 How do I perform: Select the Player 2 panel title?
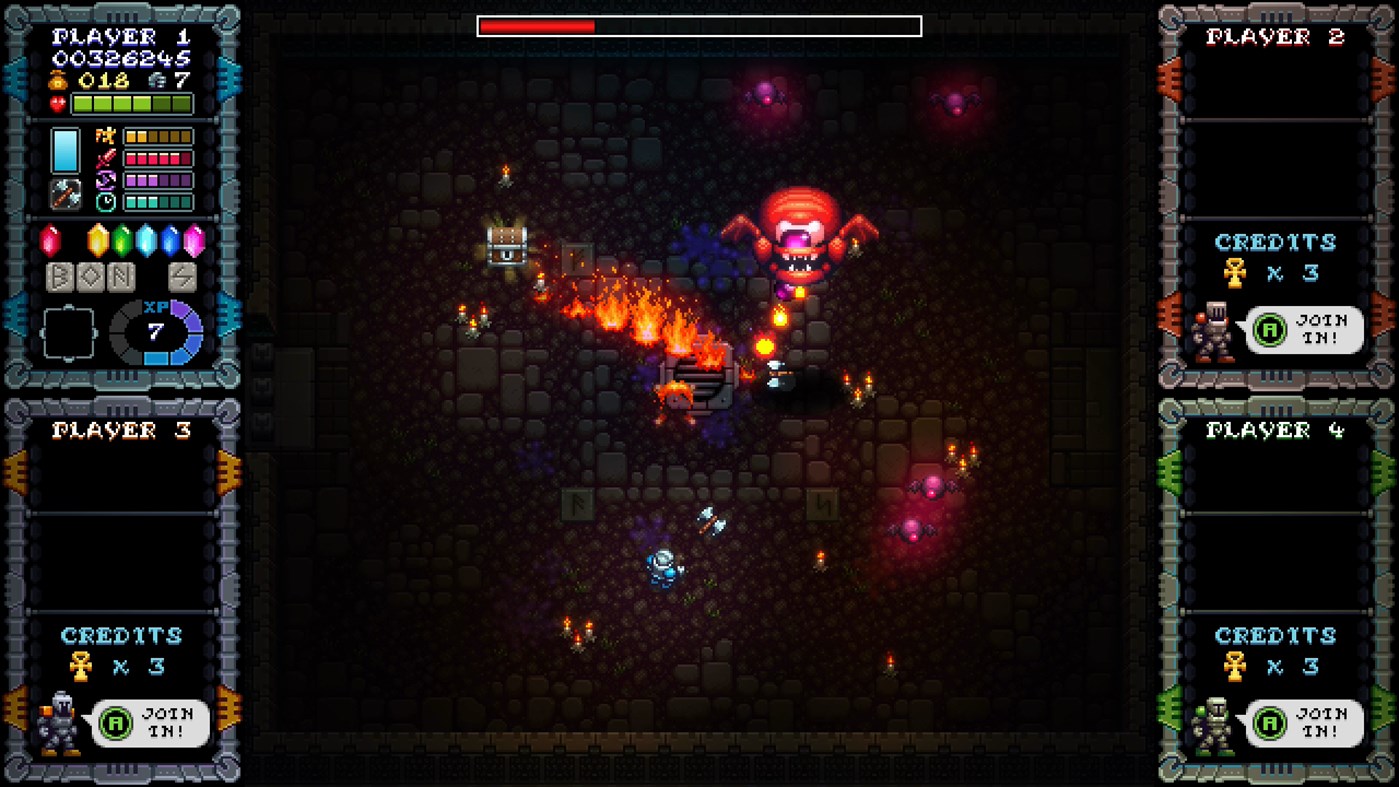[1275, 37]
